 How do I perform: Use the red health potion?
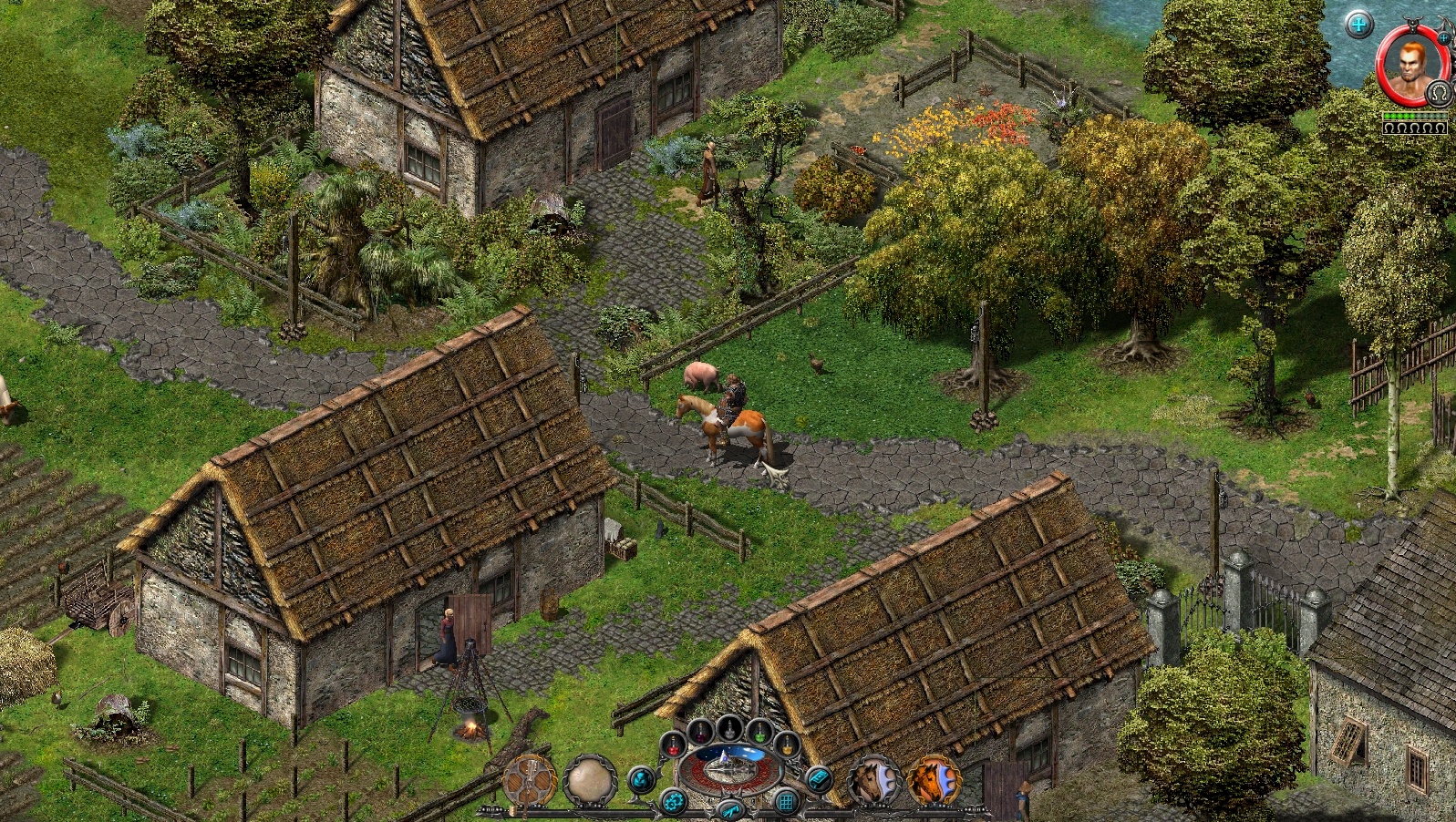674,746
